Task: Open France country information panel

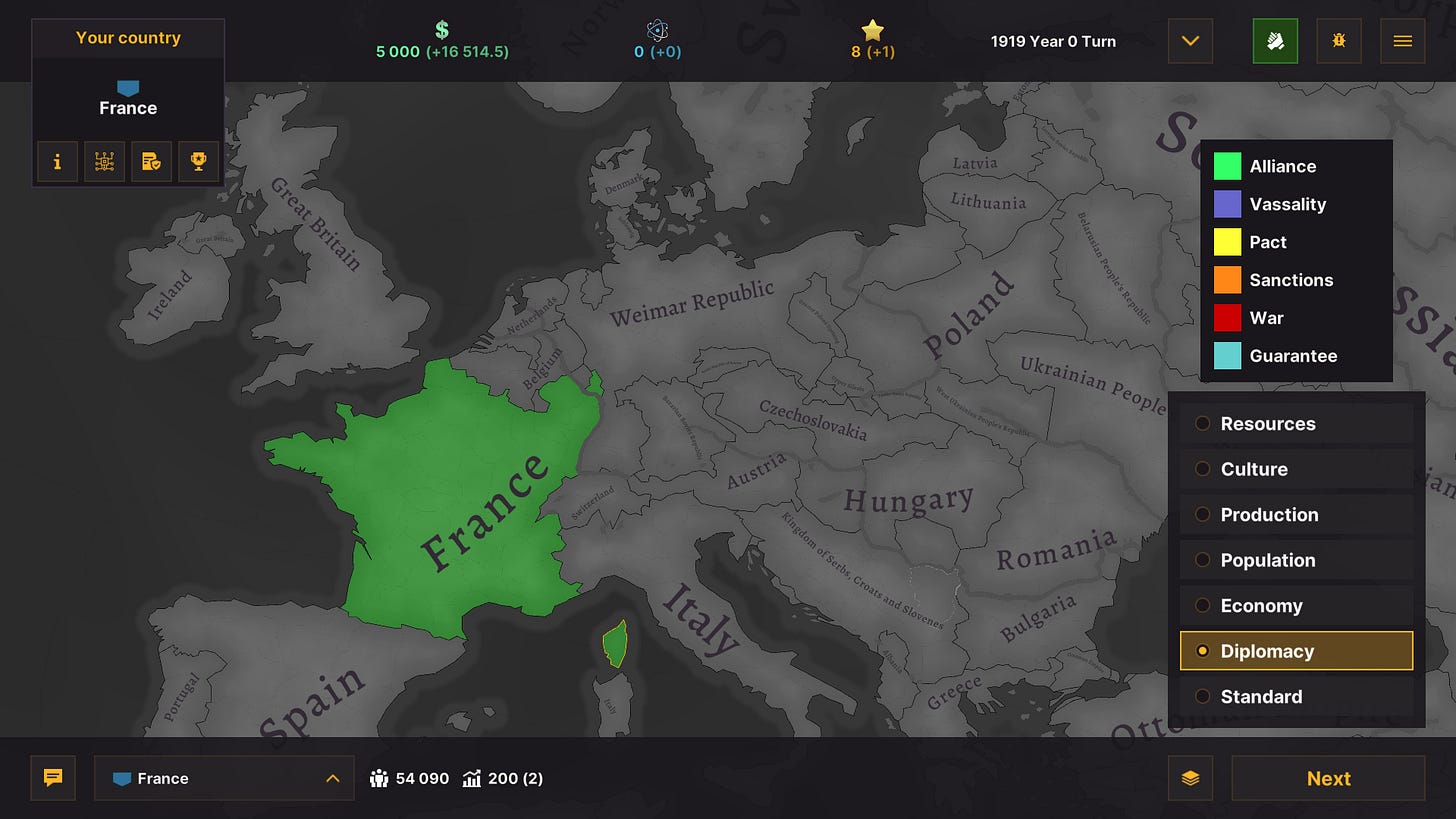Action: tap(57, 161)
